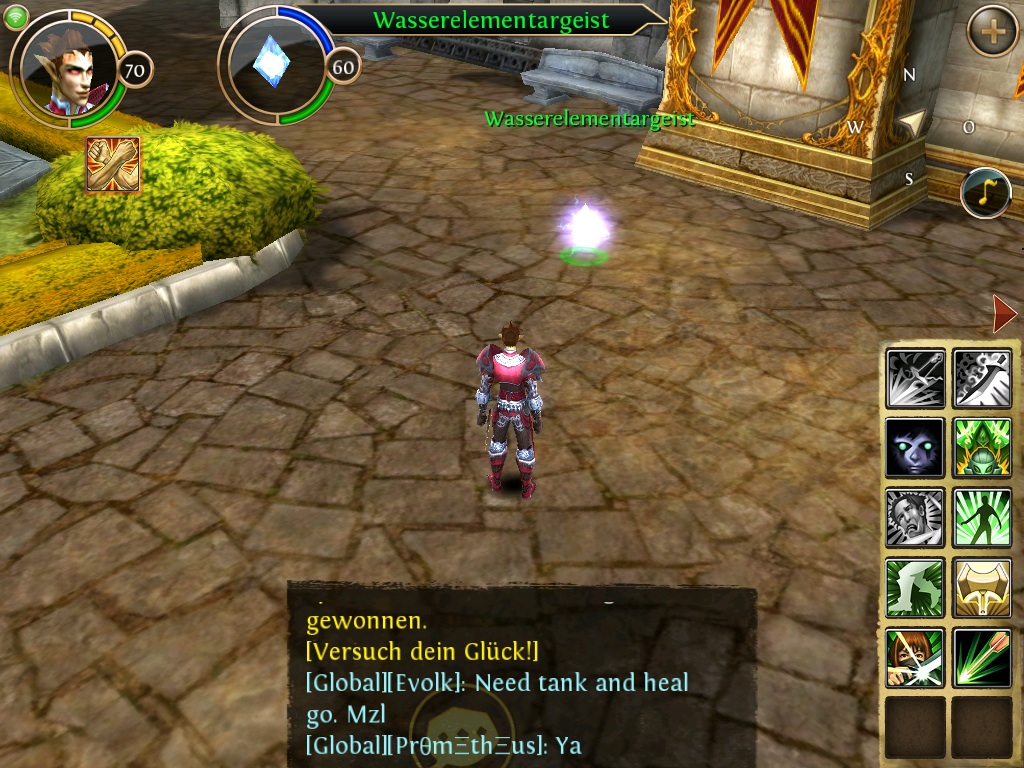Use the green armored helmet skill

pyautogui.click(x=982, y=448)
